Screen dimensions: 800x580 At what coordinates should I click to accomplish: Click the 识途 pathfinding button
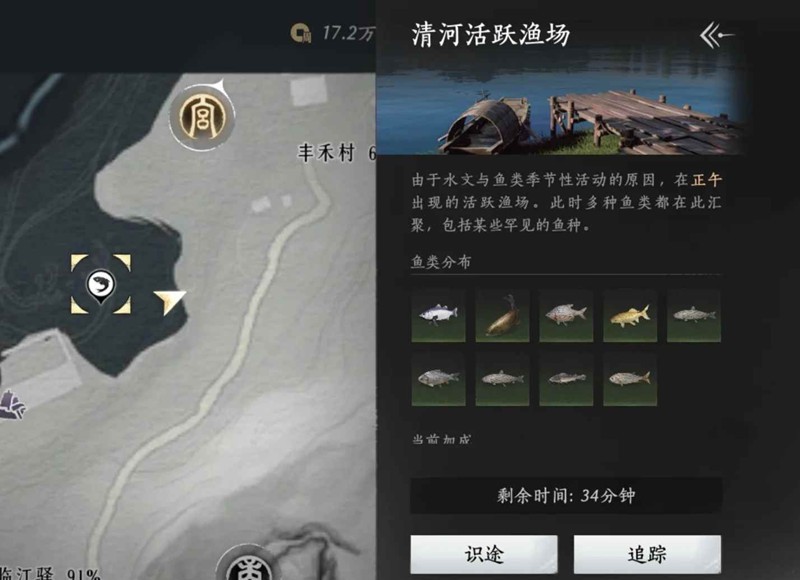[484, 554]
